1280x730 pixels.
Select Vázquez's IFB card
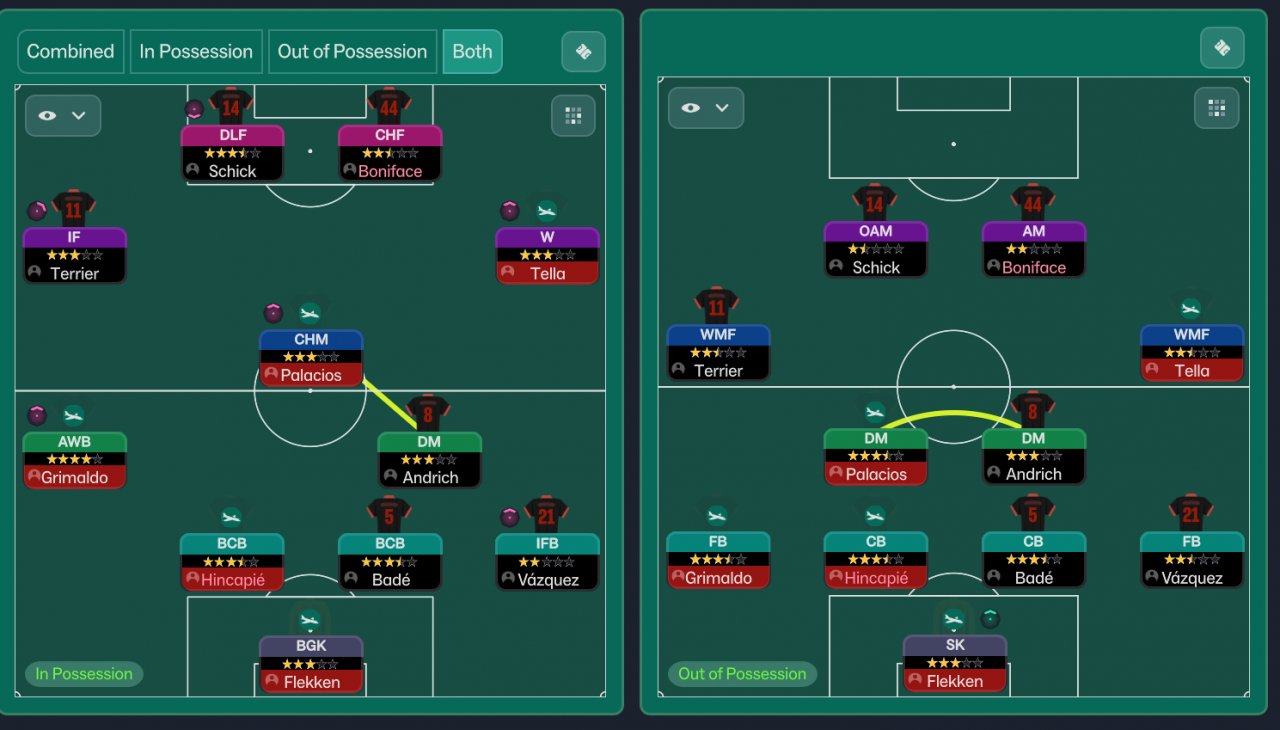[x=547, y=561]
